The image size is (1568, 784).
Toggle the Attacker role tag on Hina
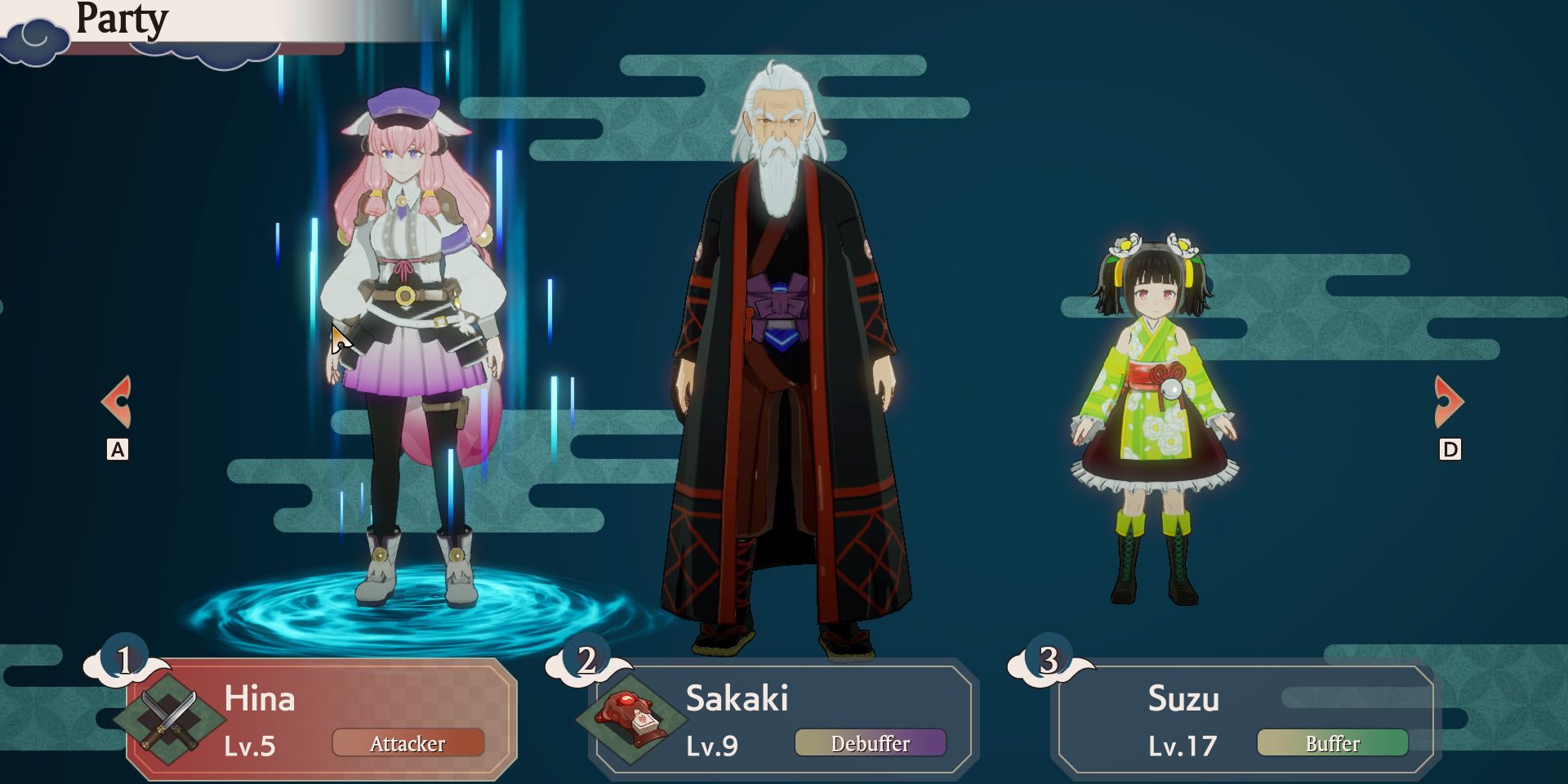pos(408,743)
